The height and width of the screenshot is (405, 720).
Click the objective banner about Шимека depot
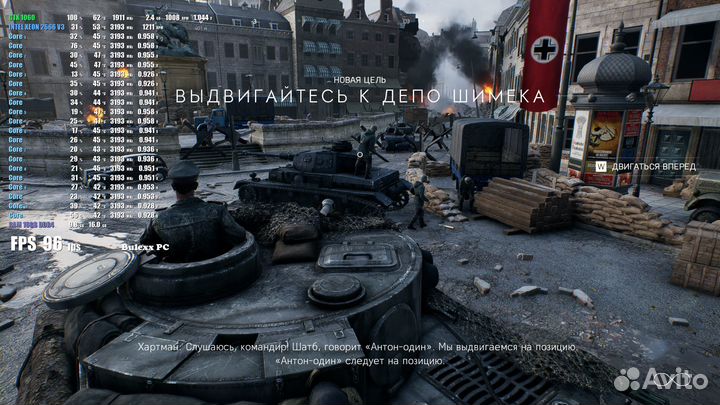pyautogui.click(x=360, y=97)
